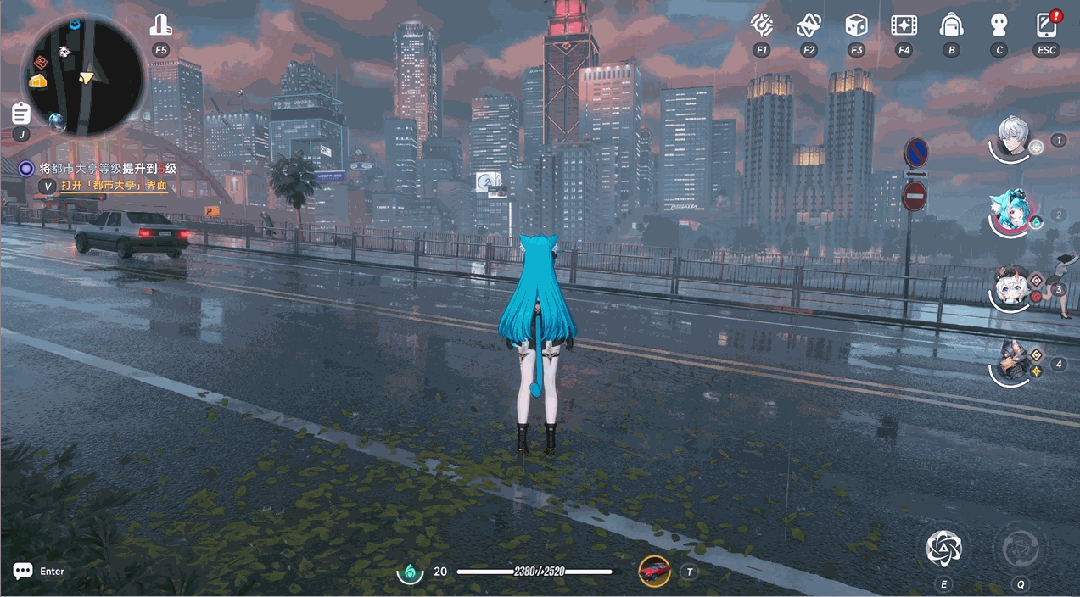The width and height of the screenshot is (1080, 597).
Task: Open the chat speech bubble
Action: tap(22, 571)
